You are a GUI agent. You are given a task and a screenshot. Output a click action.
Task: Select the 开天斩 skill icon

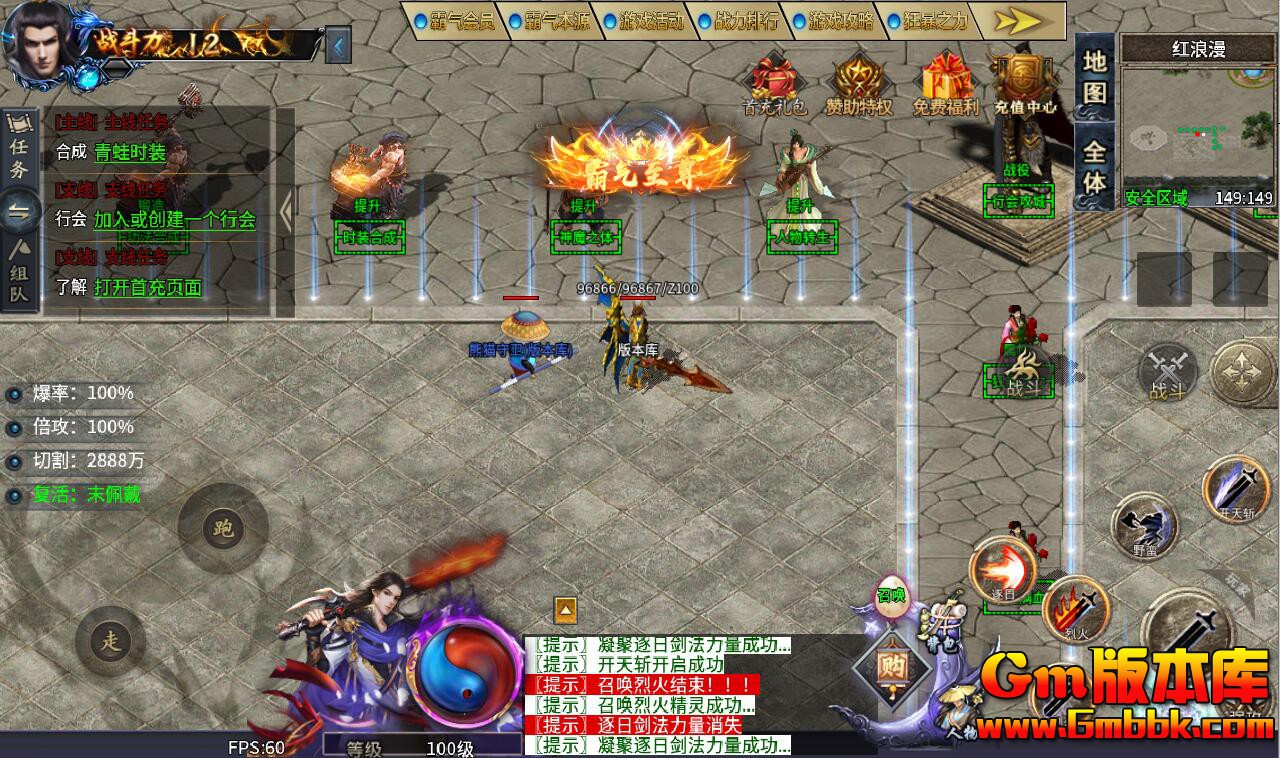tap(1236, 490)
